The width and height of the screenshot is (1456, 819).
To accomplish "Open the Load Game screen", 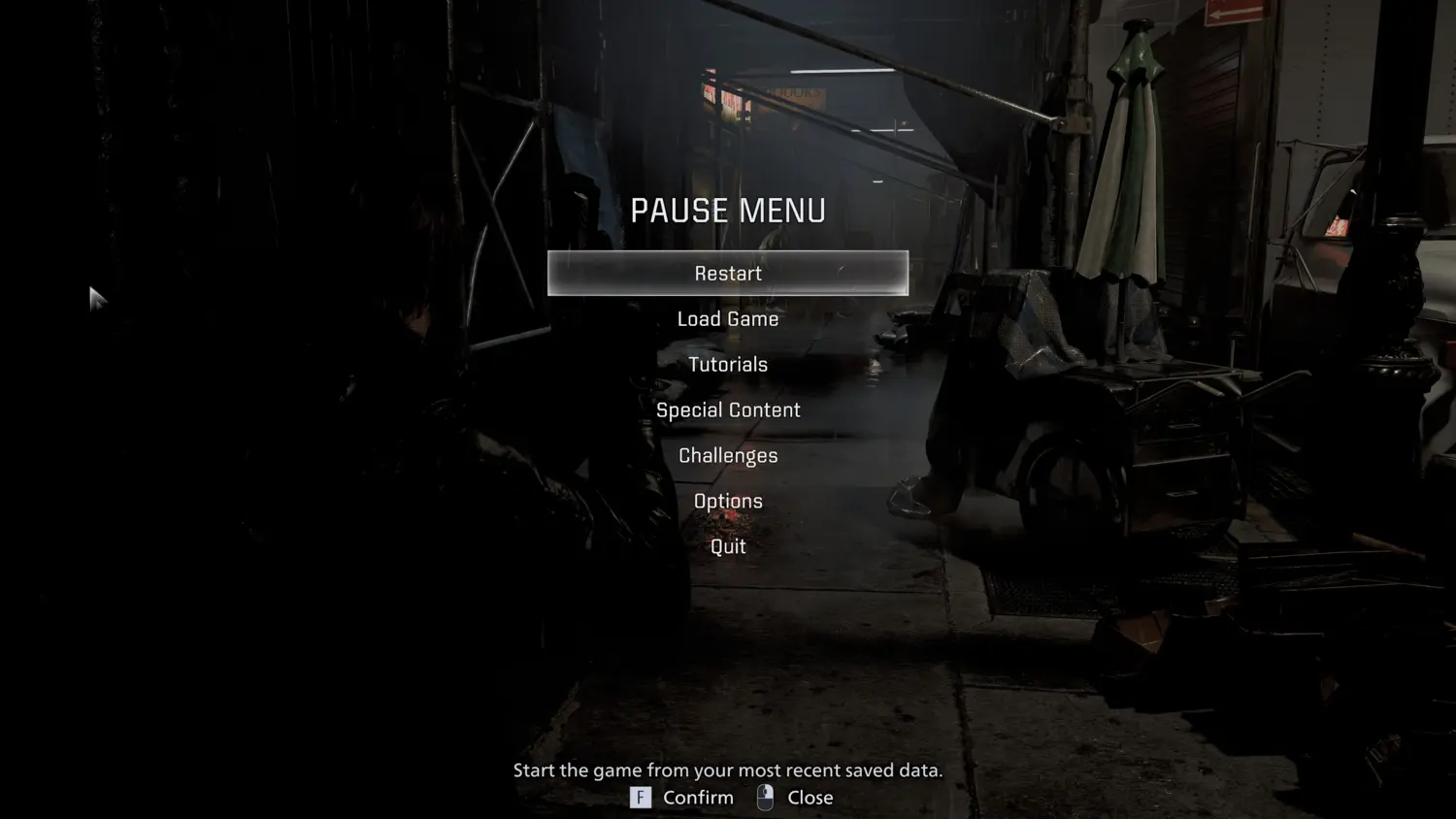I will 728,319.
